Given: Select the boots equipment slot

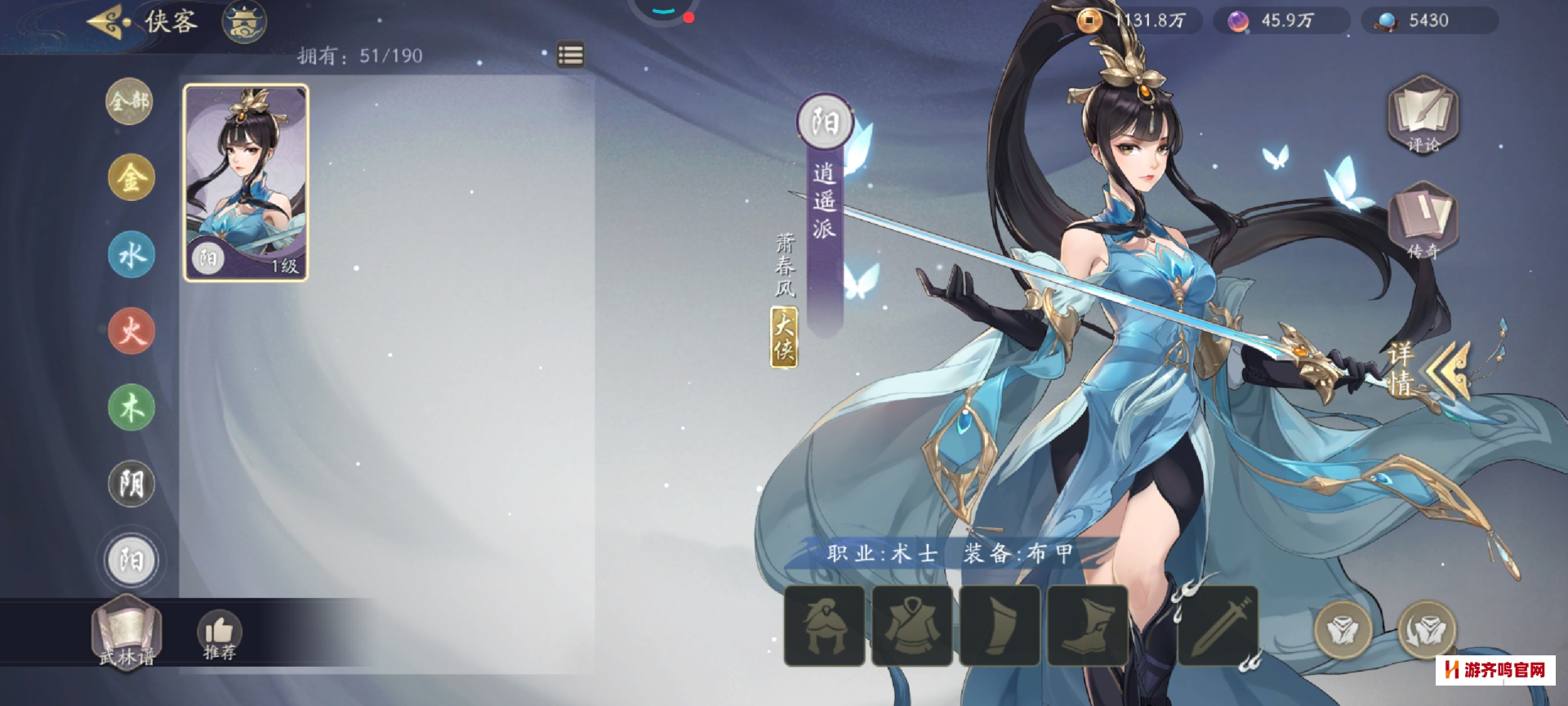Looking at the screenshot, I should [1087, 625].
